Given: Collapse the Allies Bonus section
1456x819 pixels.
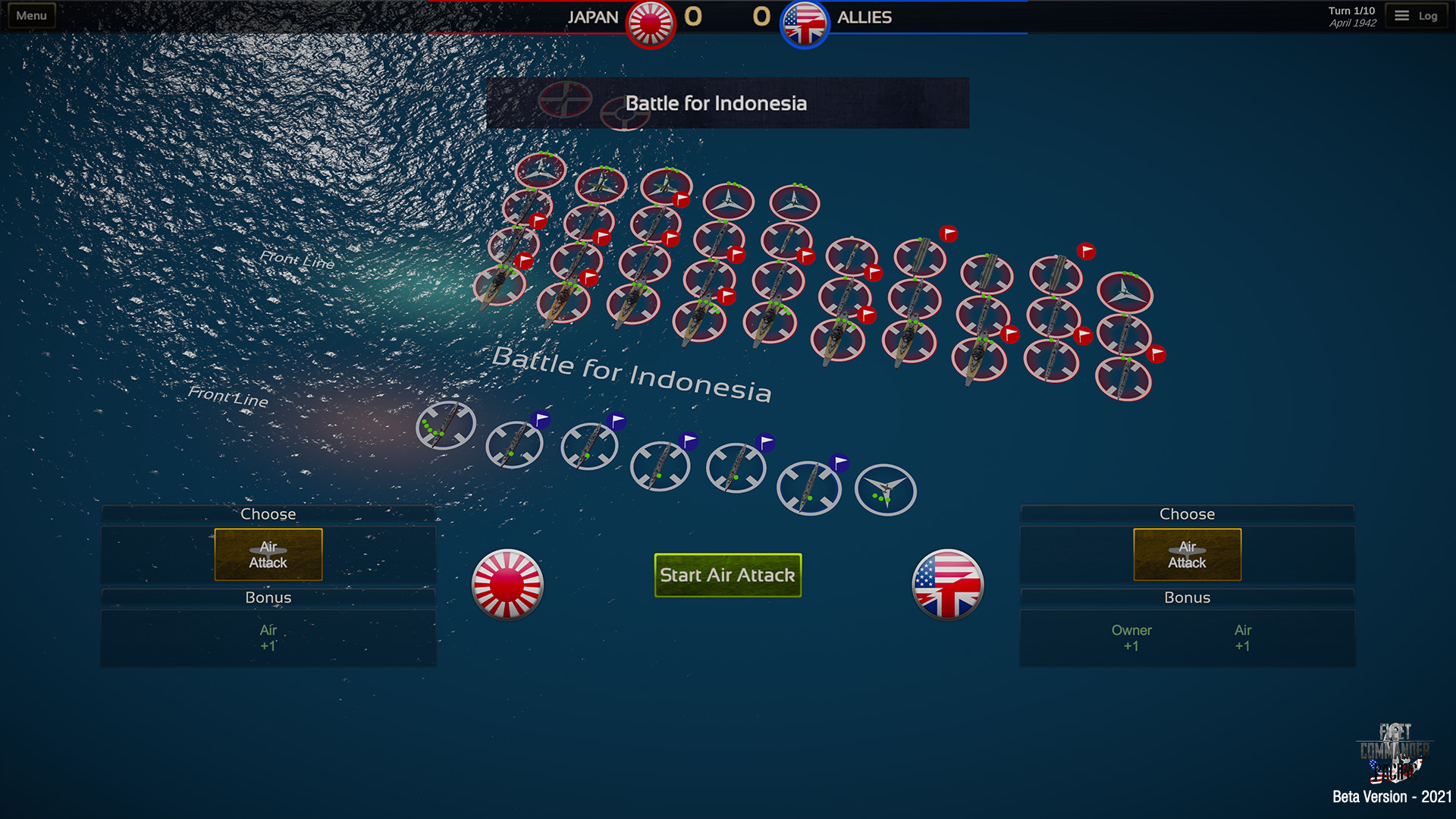Looking at the screenshot, I should click(1187, 598).
